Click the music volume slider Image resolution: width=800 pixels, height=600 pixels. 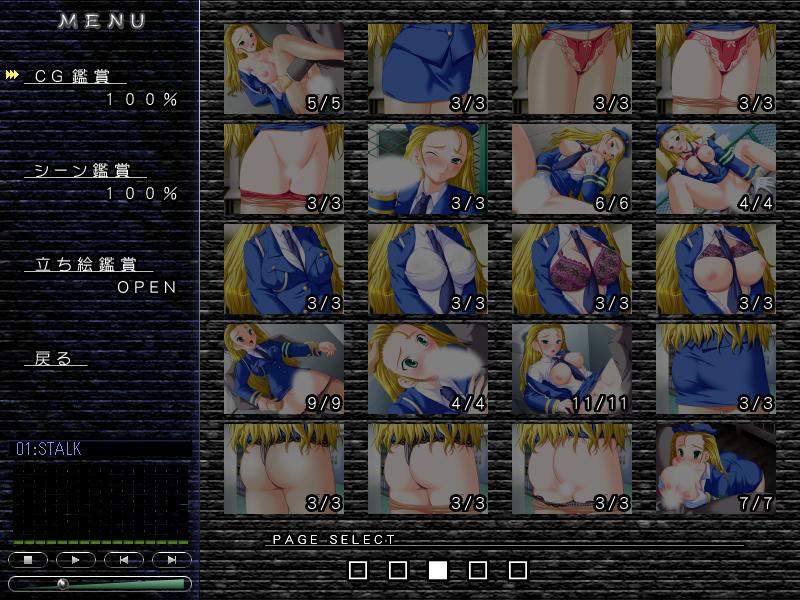tap(100, 583)
